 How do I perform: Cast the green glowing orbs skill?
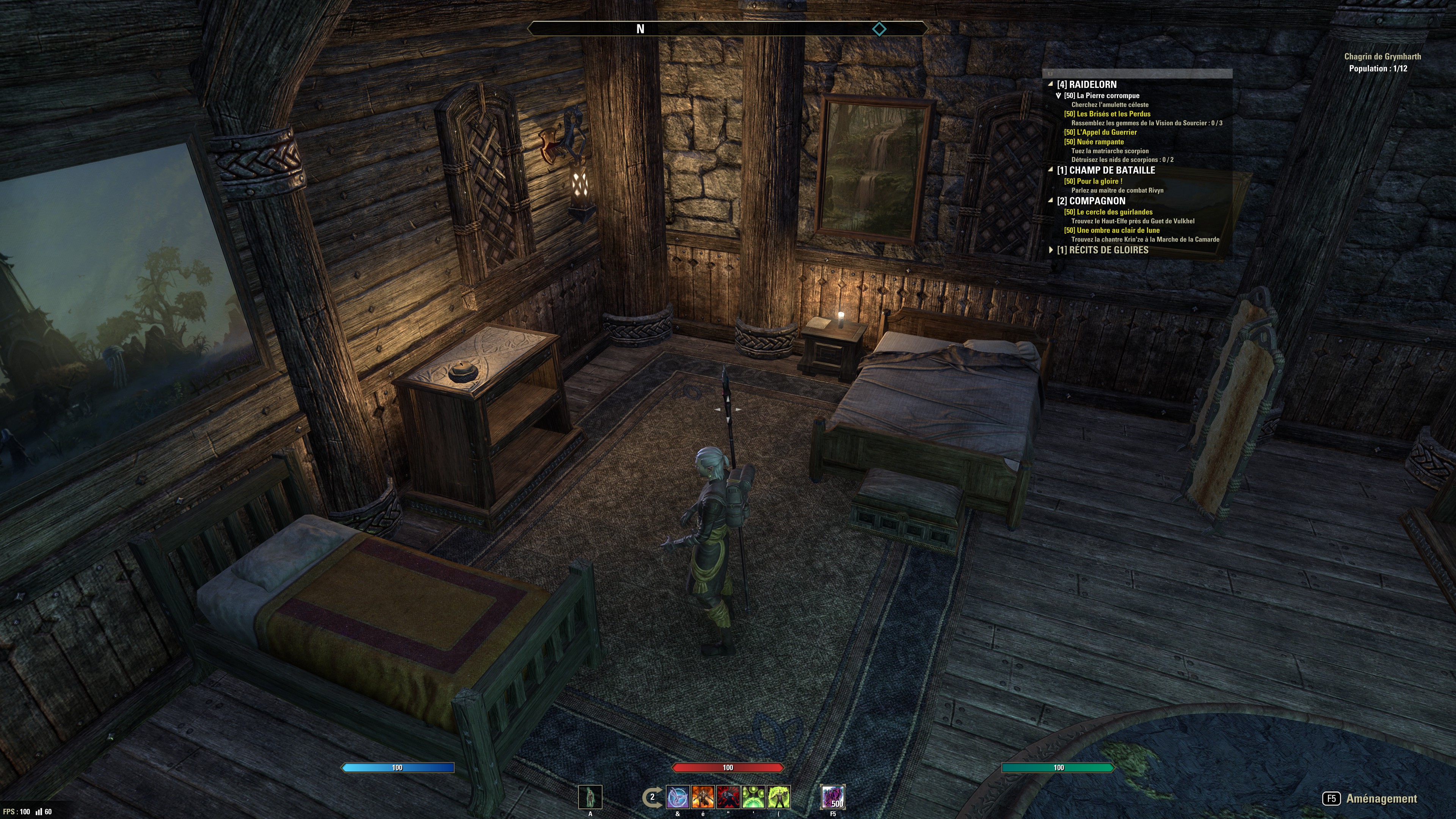pyautogui.click(x=753, y=797)
